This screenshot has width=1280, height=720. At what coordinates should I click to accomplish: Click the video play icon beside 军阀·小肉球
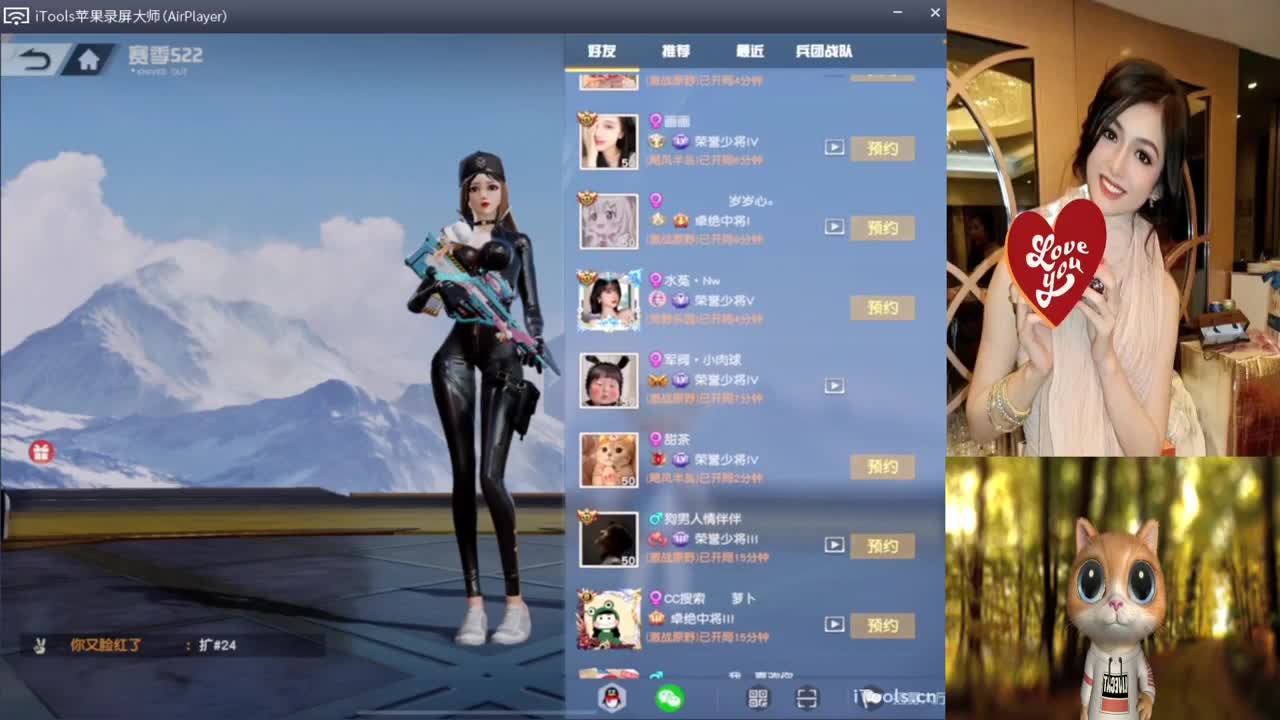point(833,384)
